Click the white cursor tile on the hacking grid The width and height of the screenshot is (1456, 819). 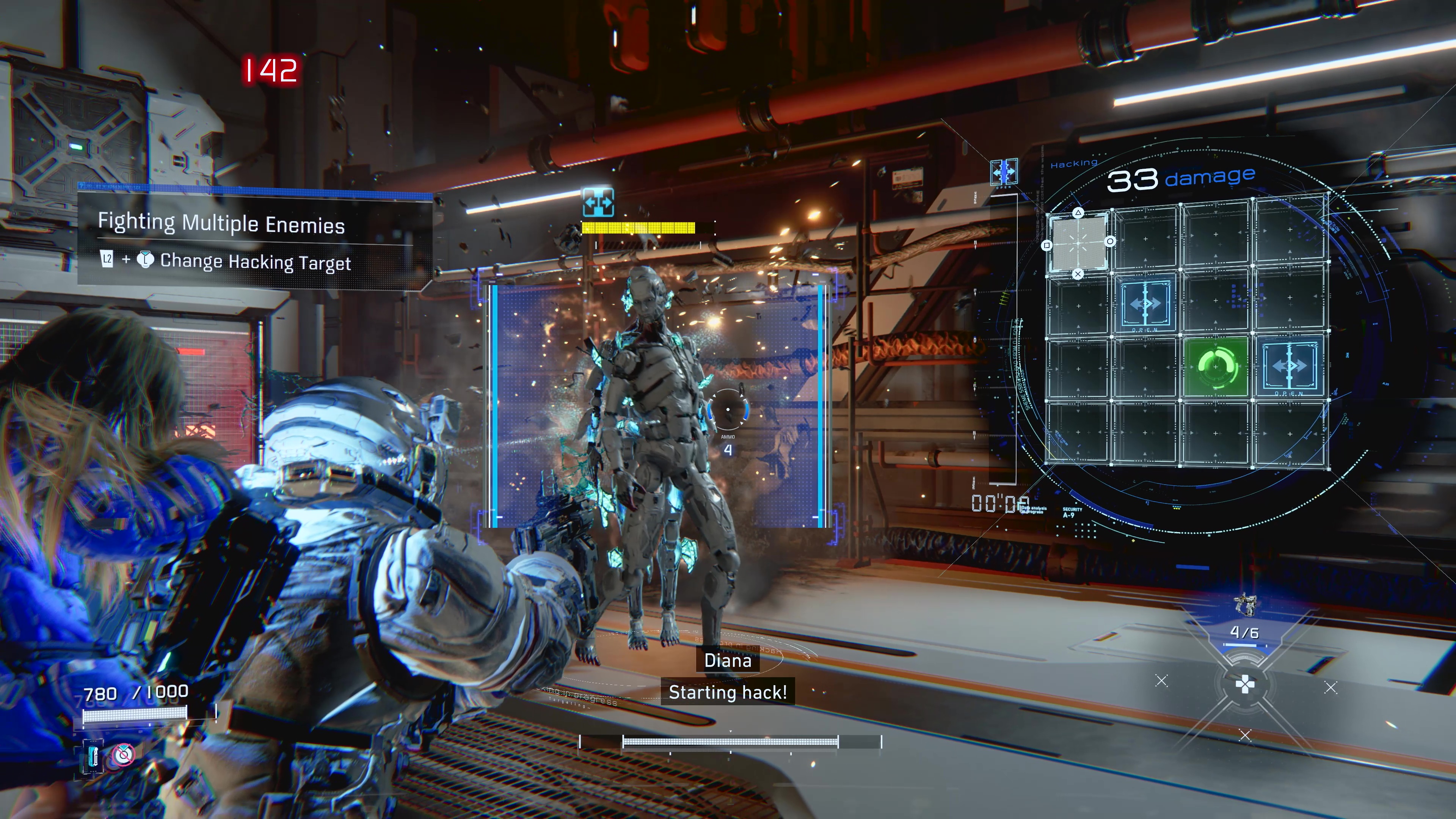(x=1078, y=243)
